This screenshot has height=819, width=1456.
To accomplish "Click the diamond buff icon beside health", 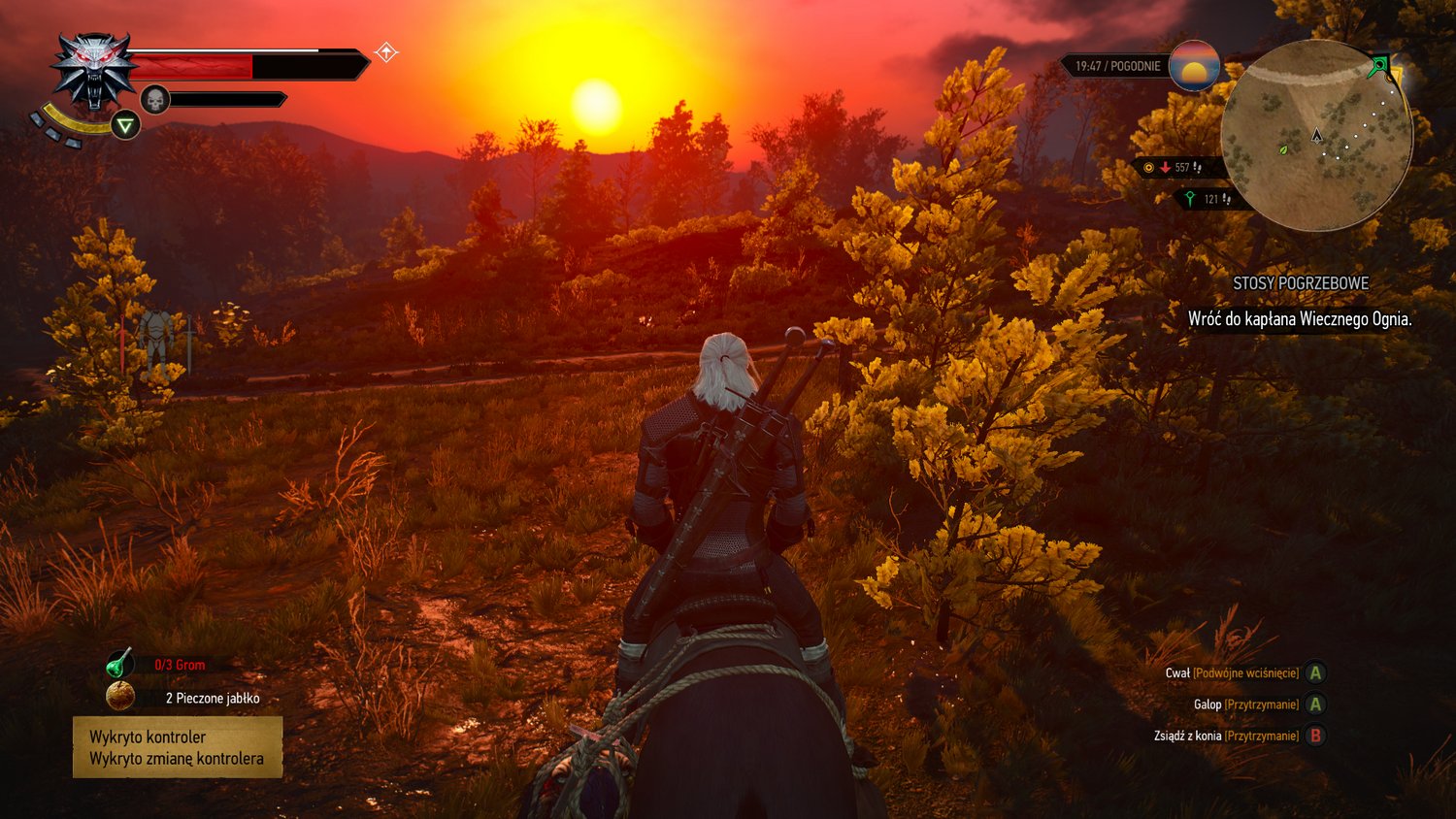I will click(386, 52).
